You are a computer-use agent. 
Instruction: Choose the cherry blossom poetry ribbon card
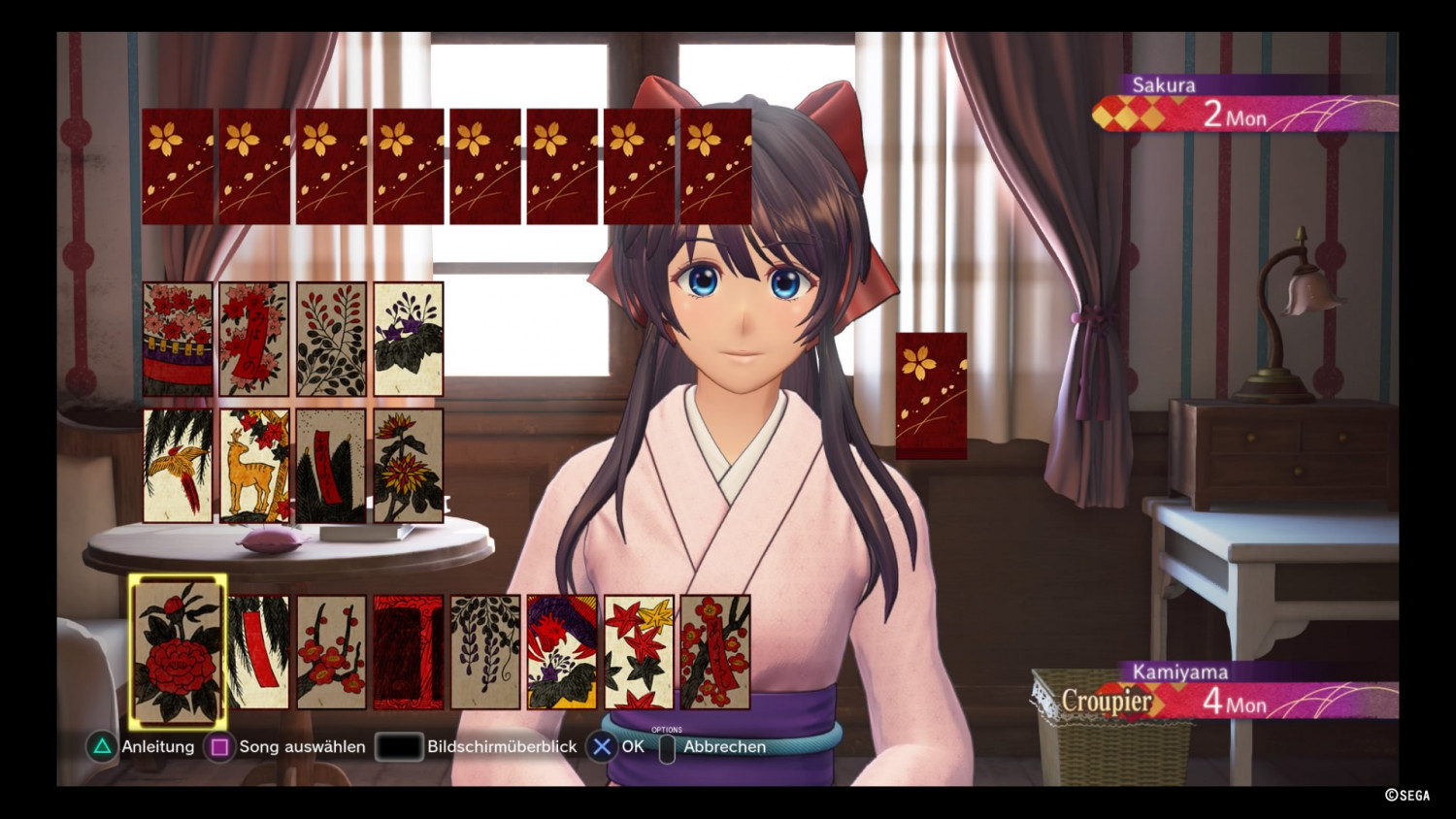pos(254,339)
